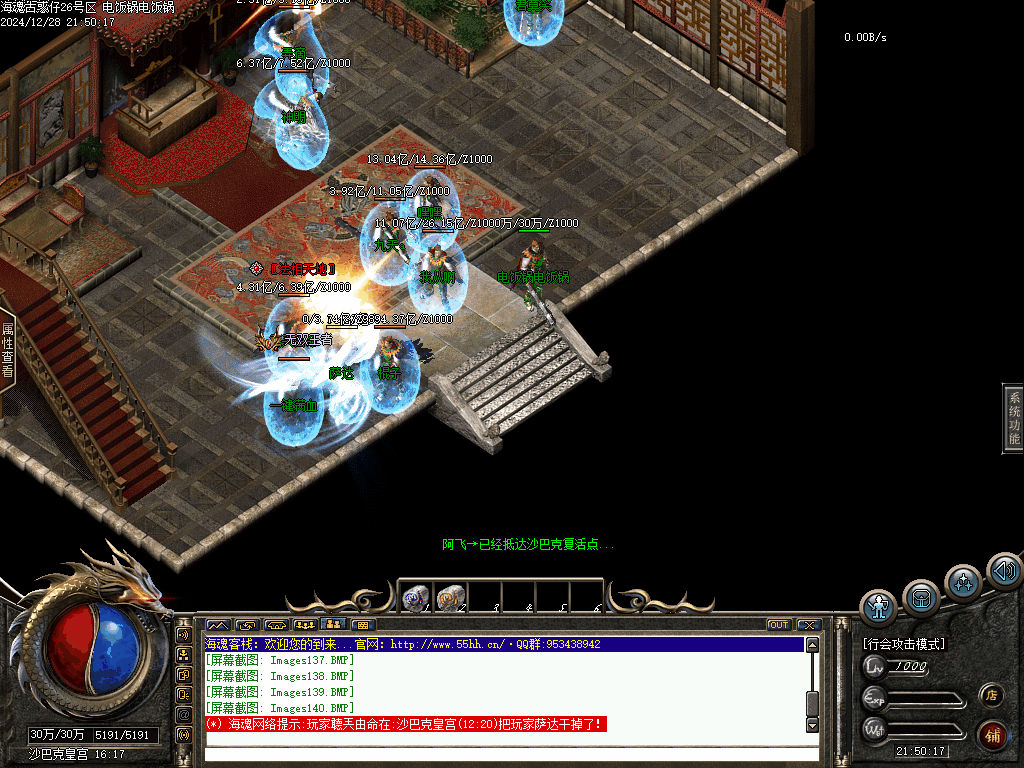
Task: Click the OUT button above chat
Action: point(779,625)
